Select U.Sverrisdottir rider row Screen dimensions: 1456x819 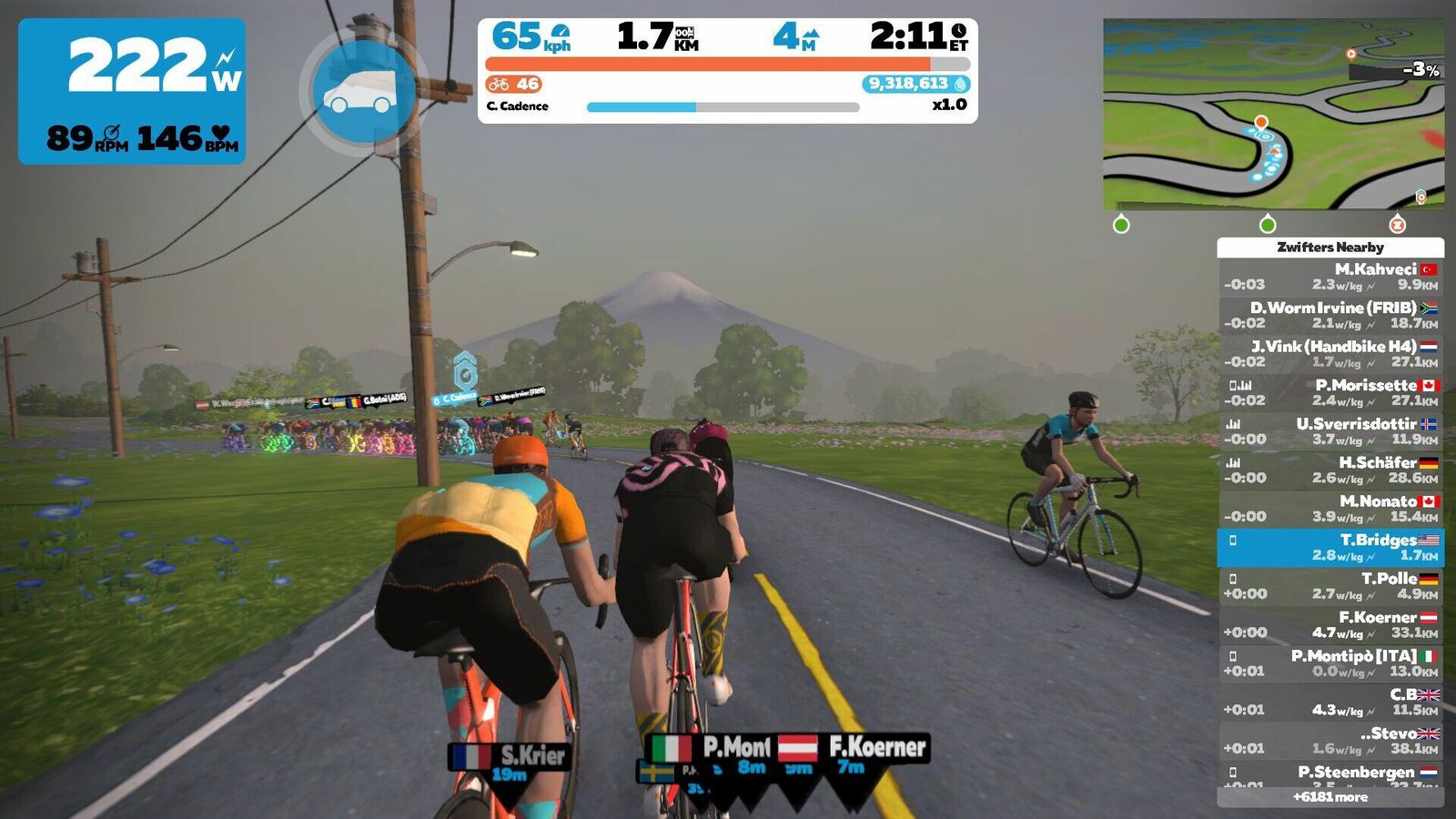click(x=1330, y=431)
